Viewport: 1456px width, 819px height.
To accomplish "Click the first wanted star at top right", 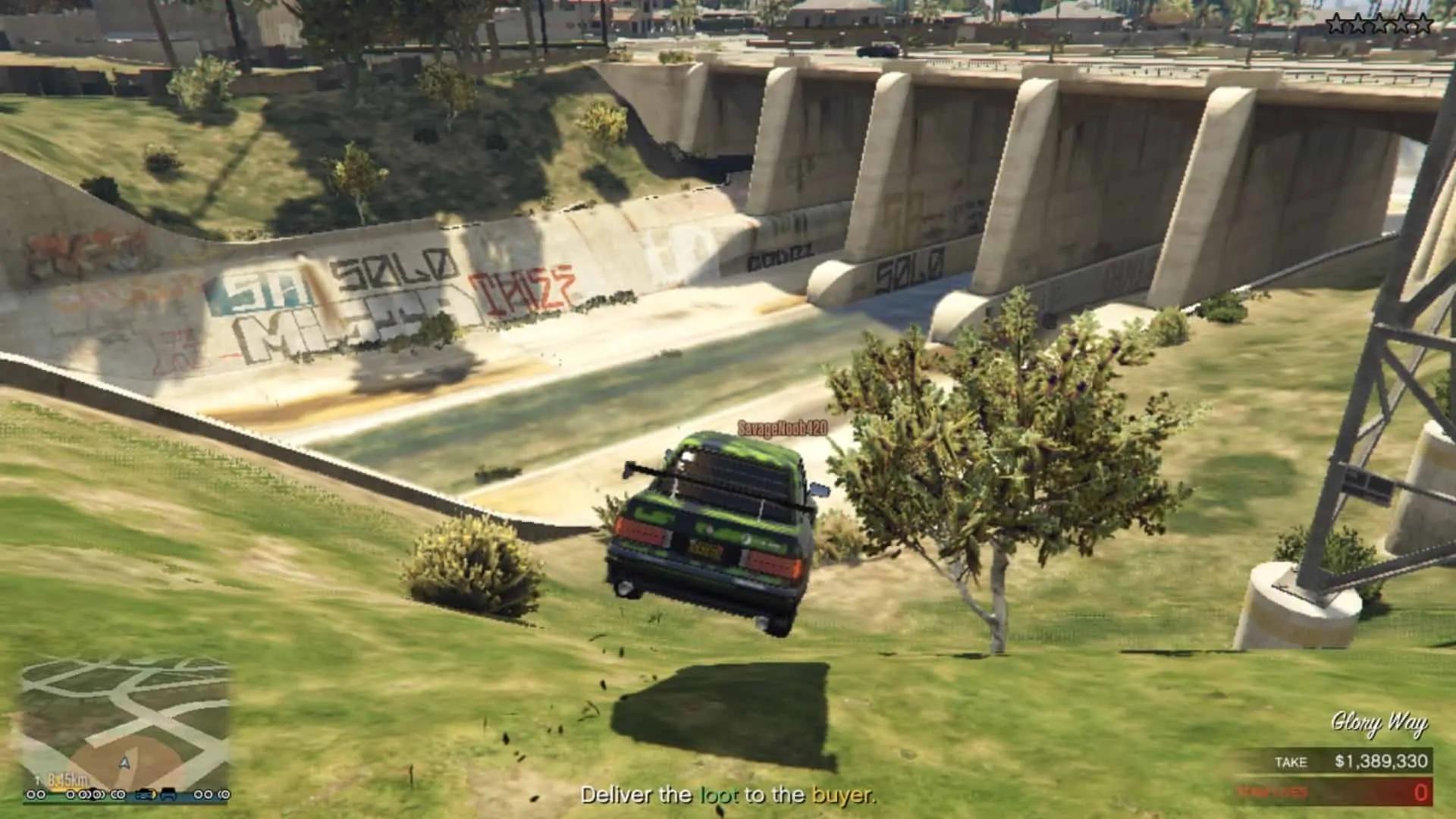I will tap(1336, 23).
